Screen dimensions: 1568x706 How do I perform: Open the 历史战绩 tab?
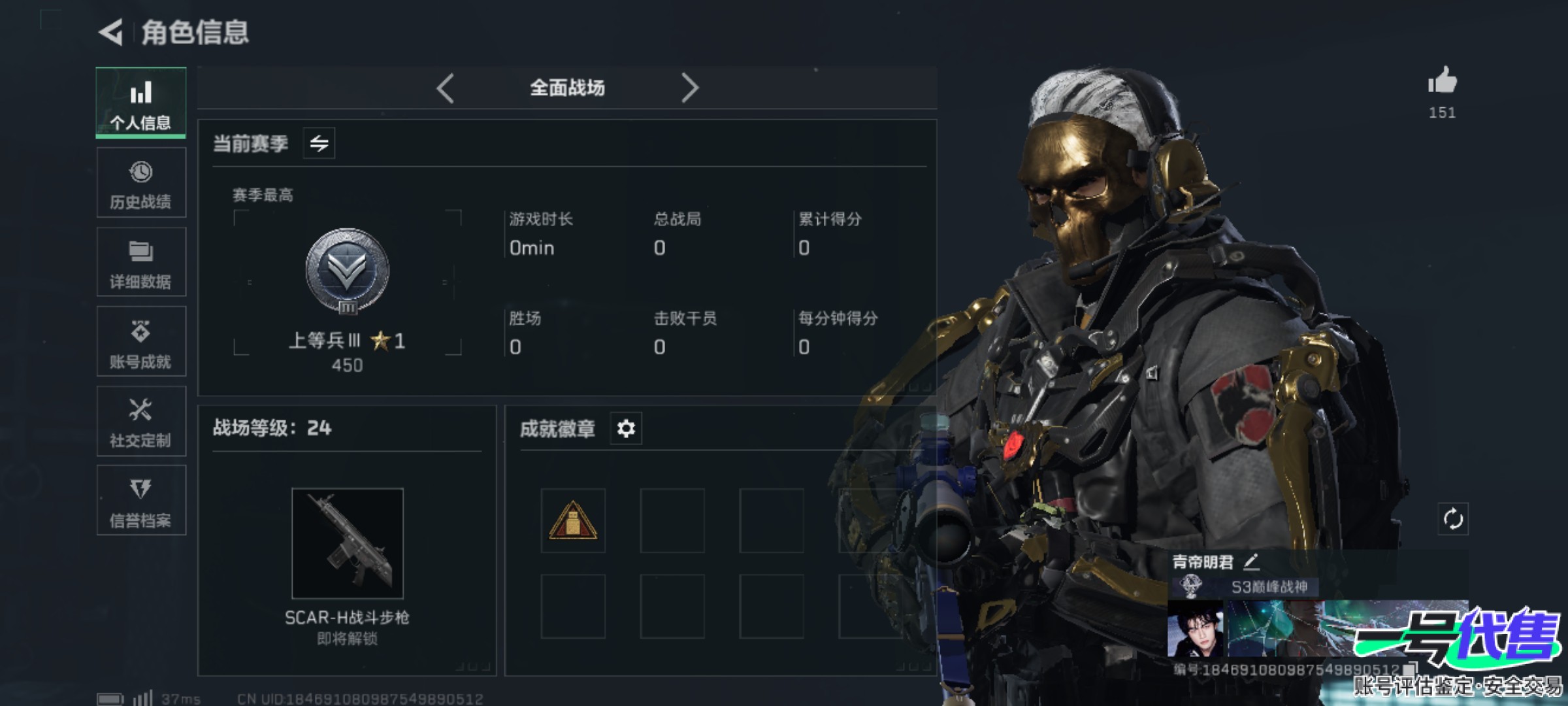coord(141,183)
